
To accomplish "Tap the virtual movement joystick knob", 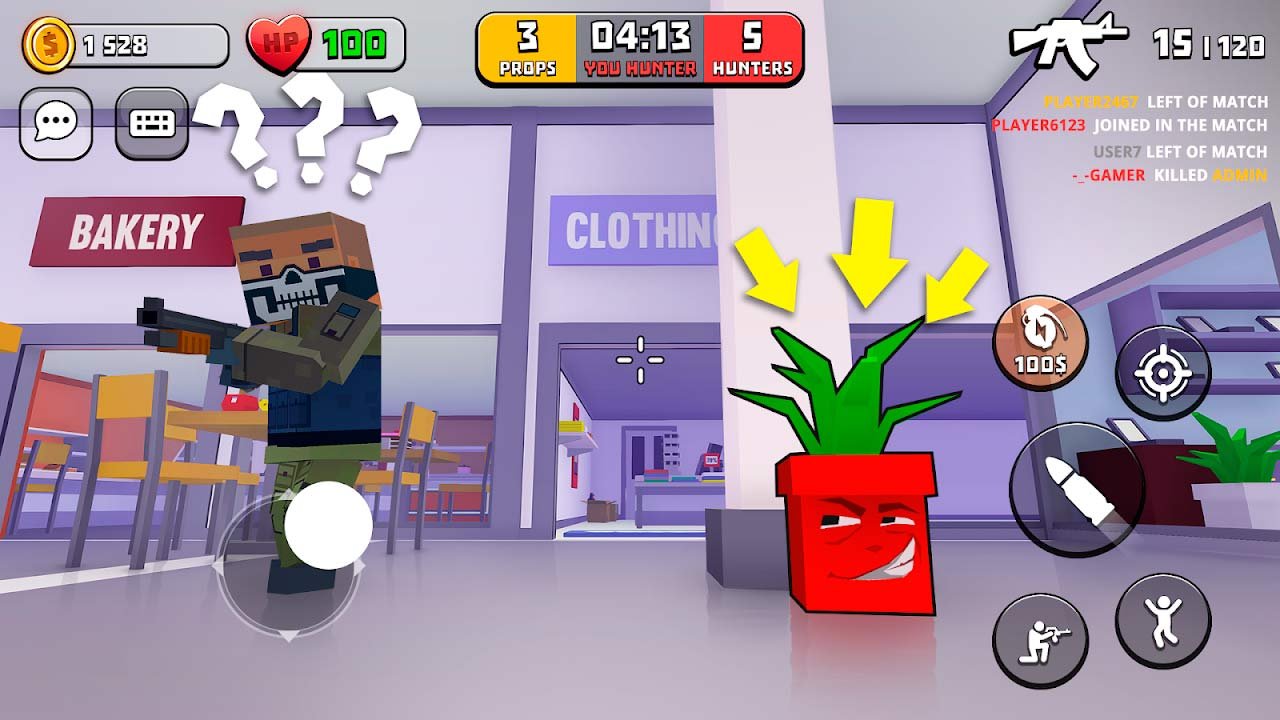I will [x=328, y=525].
